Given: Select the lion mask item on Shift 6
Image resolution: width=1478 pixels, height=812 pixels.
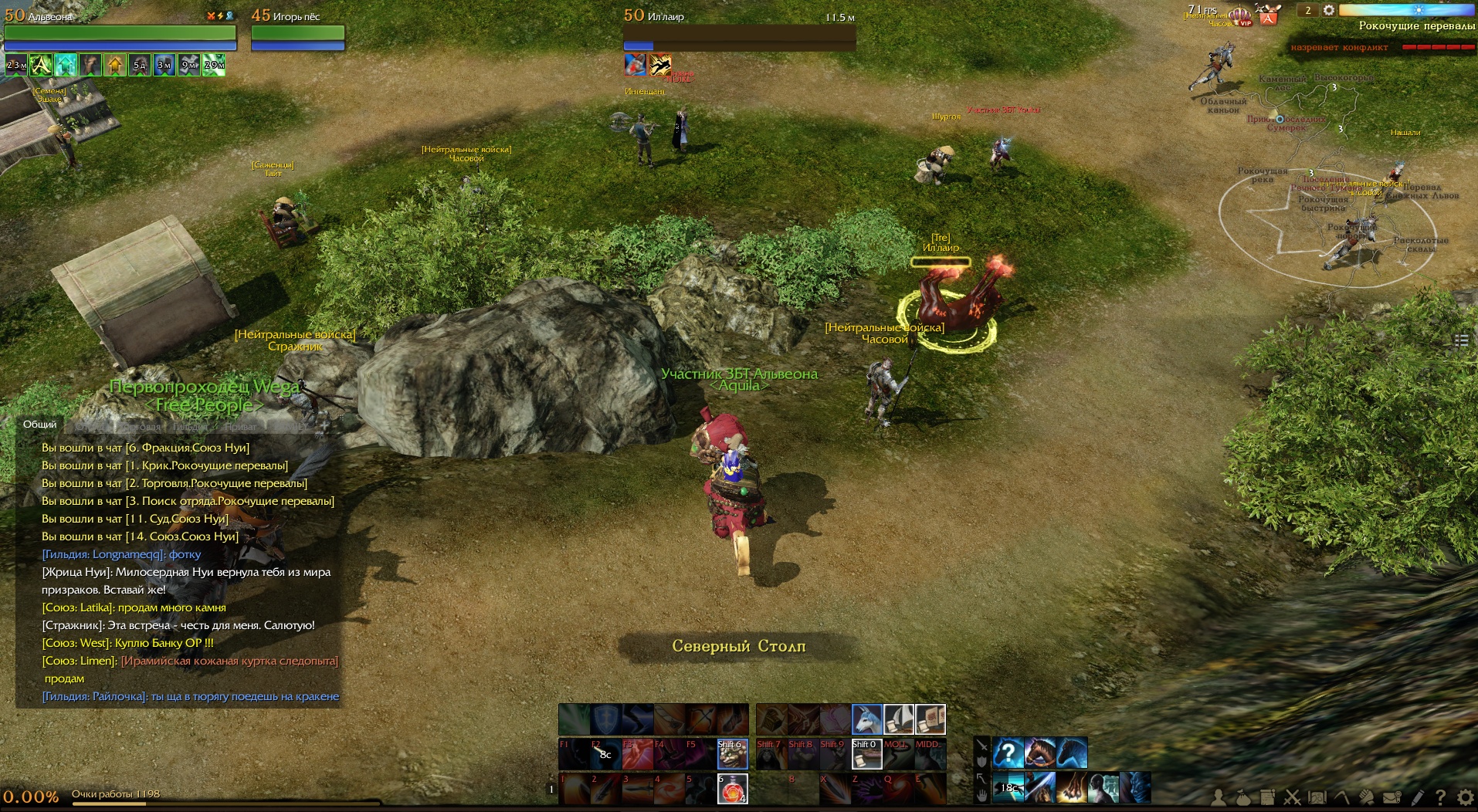Looking at the screenshot, I should tap(732, 754).
